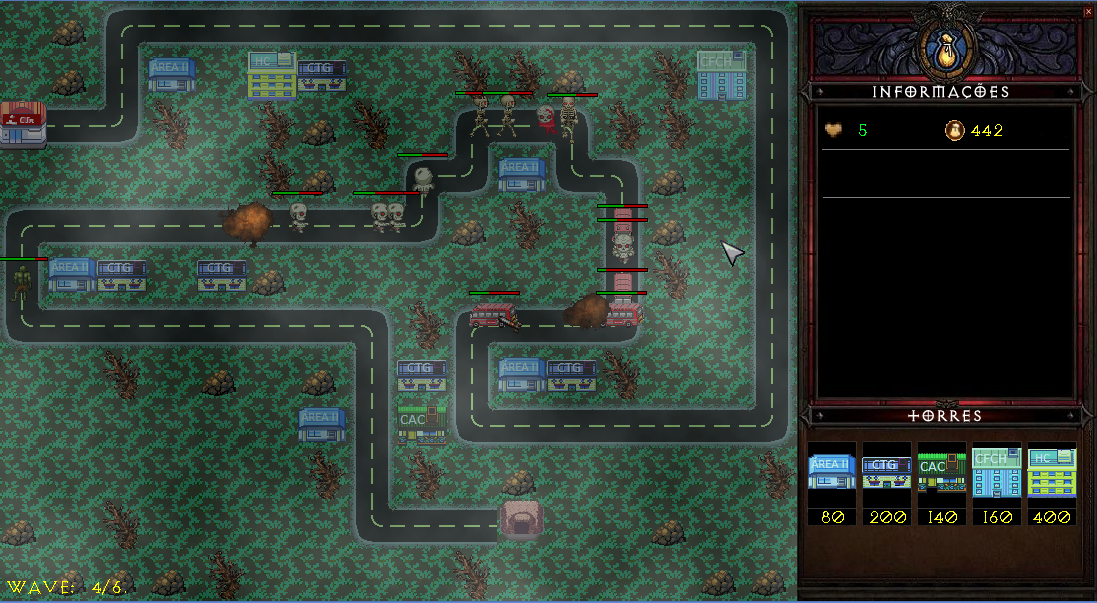Viewport: 1097px width, 603px height.
Task: Buy the HC tower for 400
Action: pyautogui.click(x=1052, y=472)
